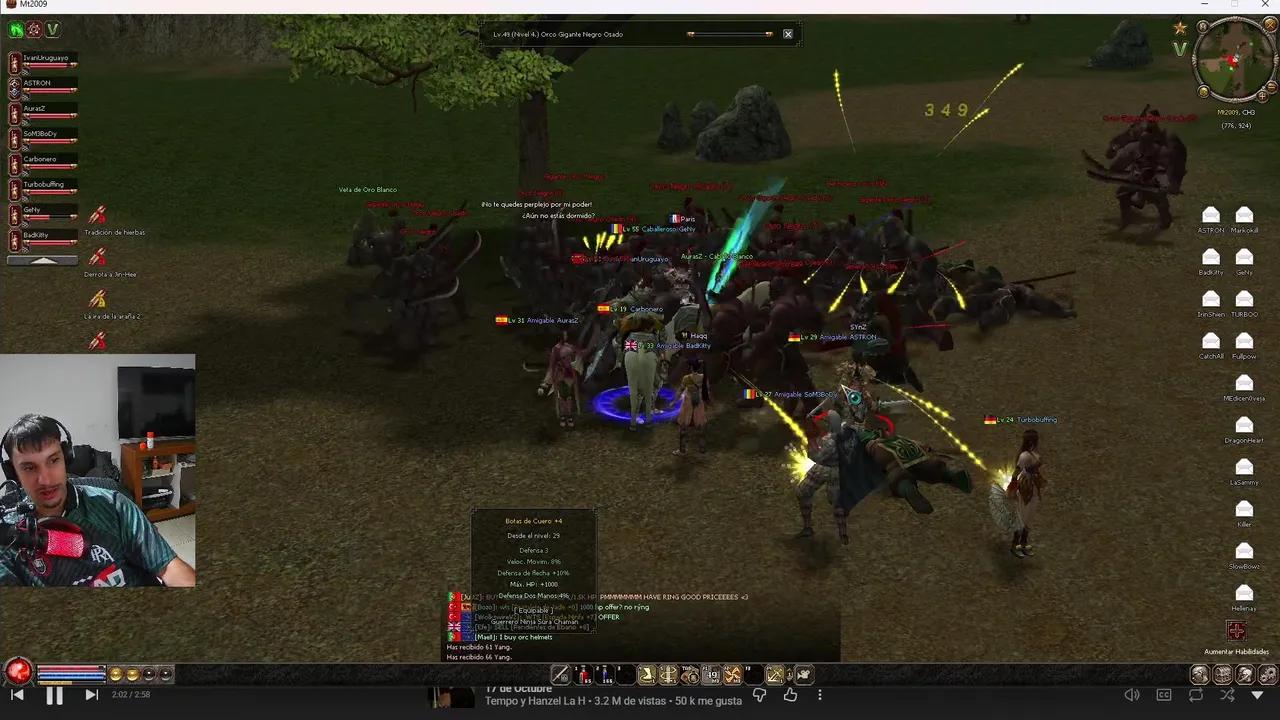Open the Mt2009 window system menu
Screen dimensions: 1280x720
point(8,4)
